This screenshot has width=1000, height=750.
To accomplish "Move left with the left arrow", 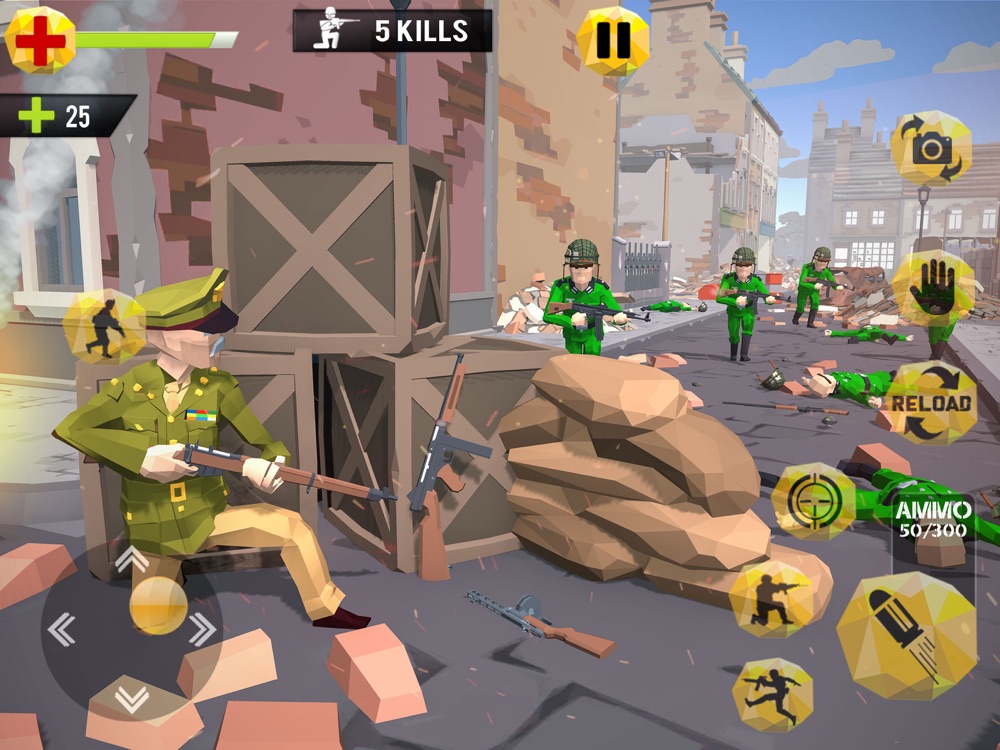I will pyautogui.click(x=62, y=628).
